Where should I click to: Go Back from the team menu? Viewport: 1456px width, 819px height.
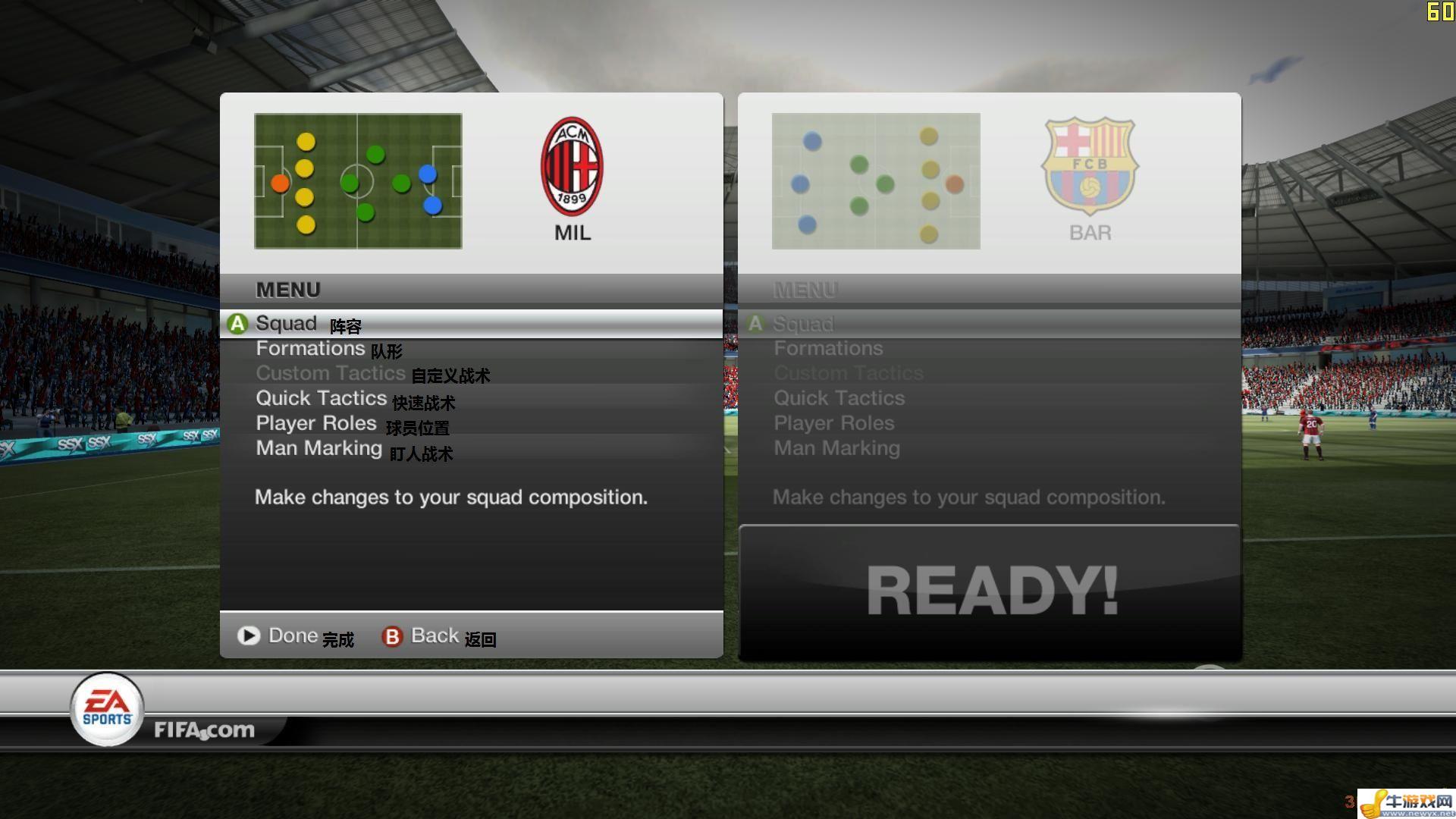point(434,635)
